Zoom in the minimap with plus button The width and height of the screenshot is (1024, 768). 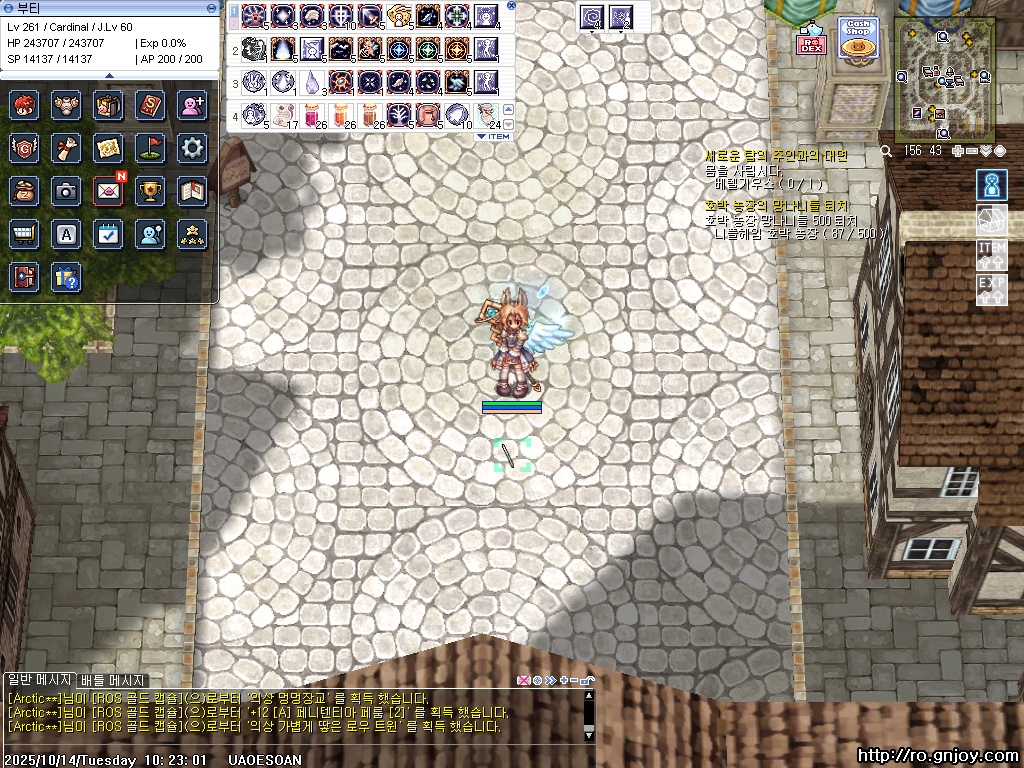[957, 151]
